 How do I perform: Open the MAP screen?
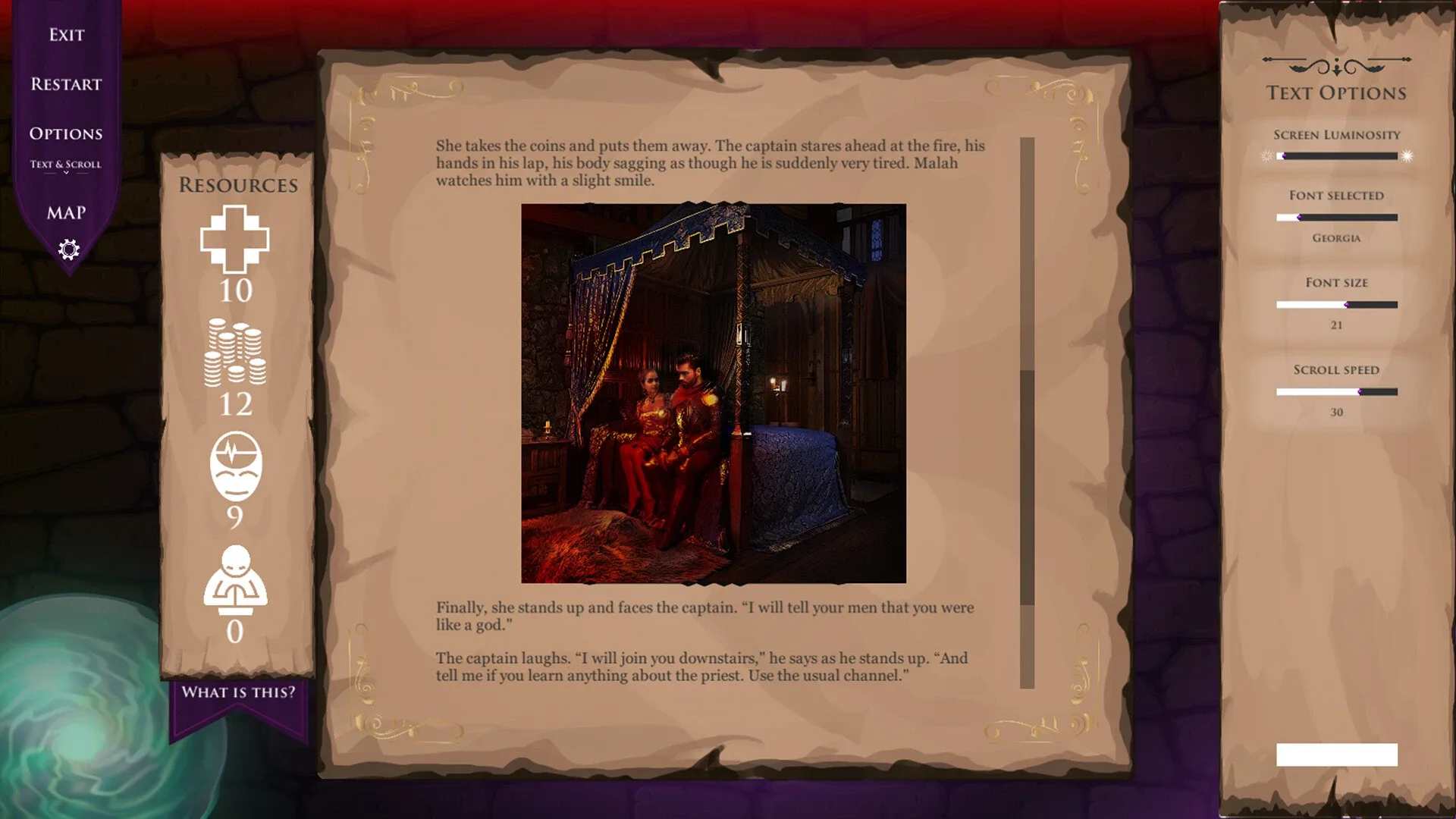click(66, 213)
